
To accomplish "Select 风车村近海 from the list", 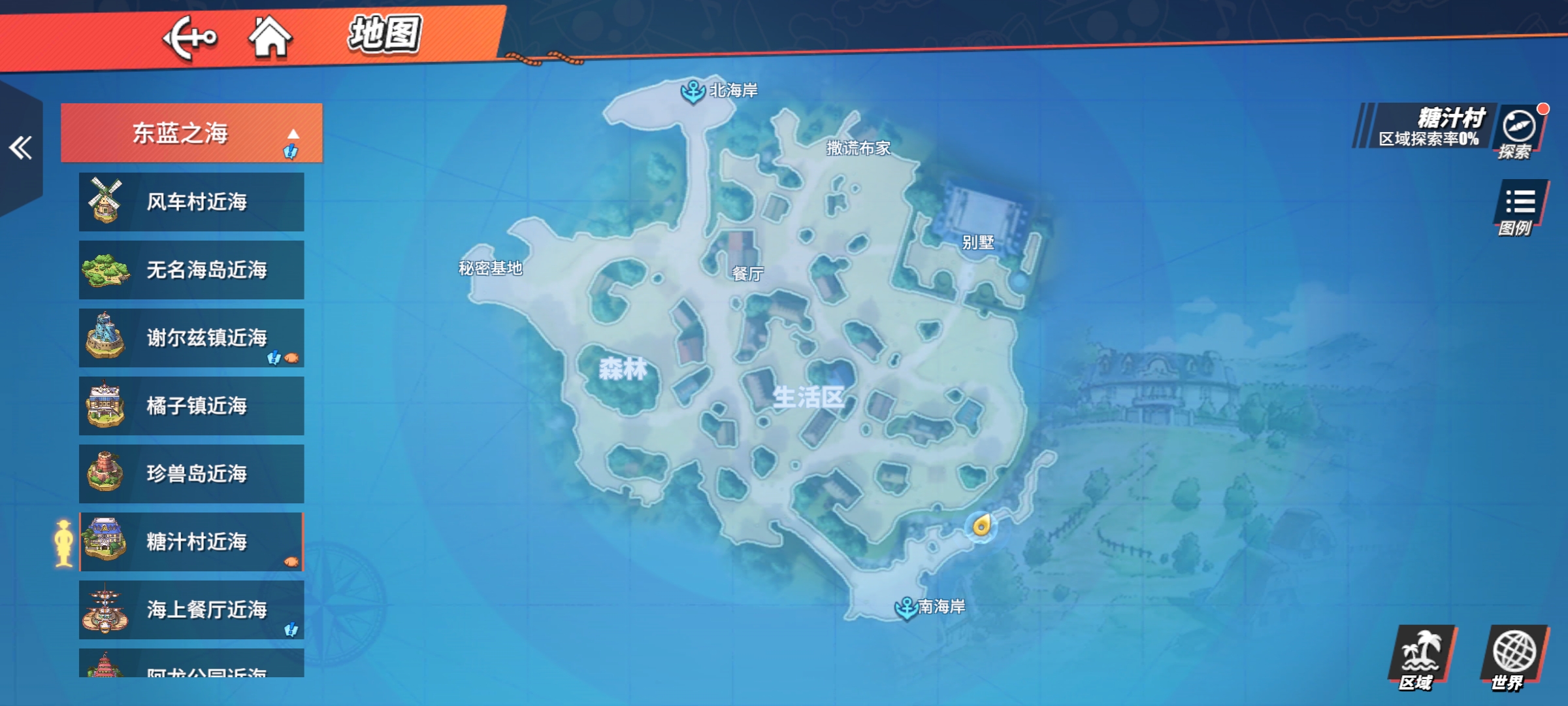I will click(191, 202).
